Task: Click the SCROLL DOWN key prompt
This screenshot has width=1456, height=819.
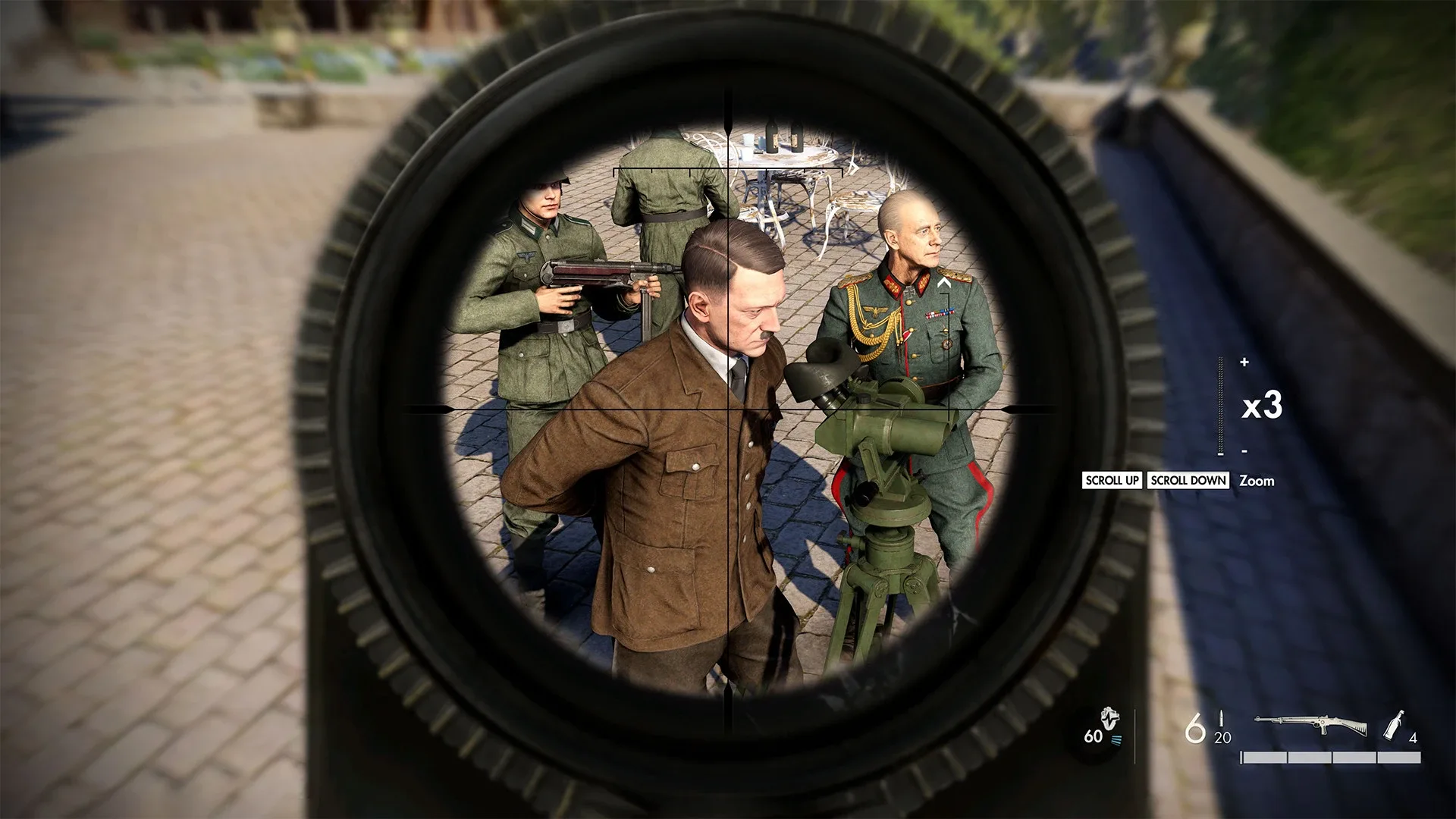Action: [1187, 480]
